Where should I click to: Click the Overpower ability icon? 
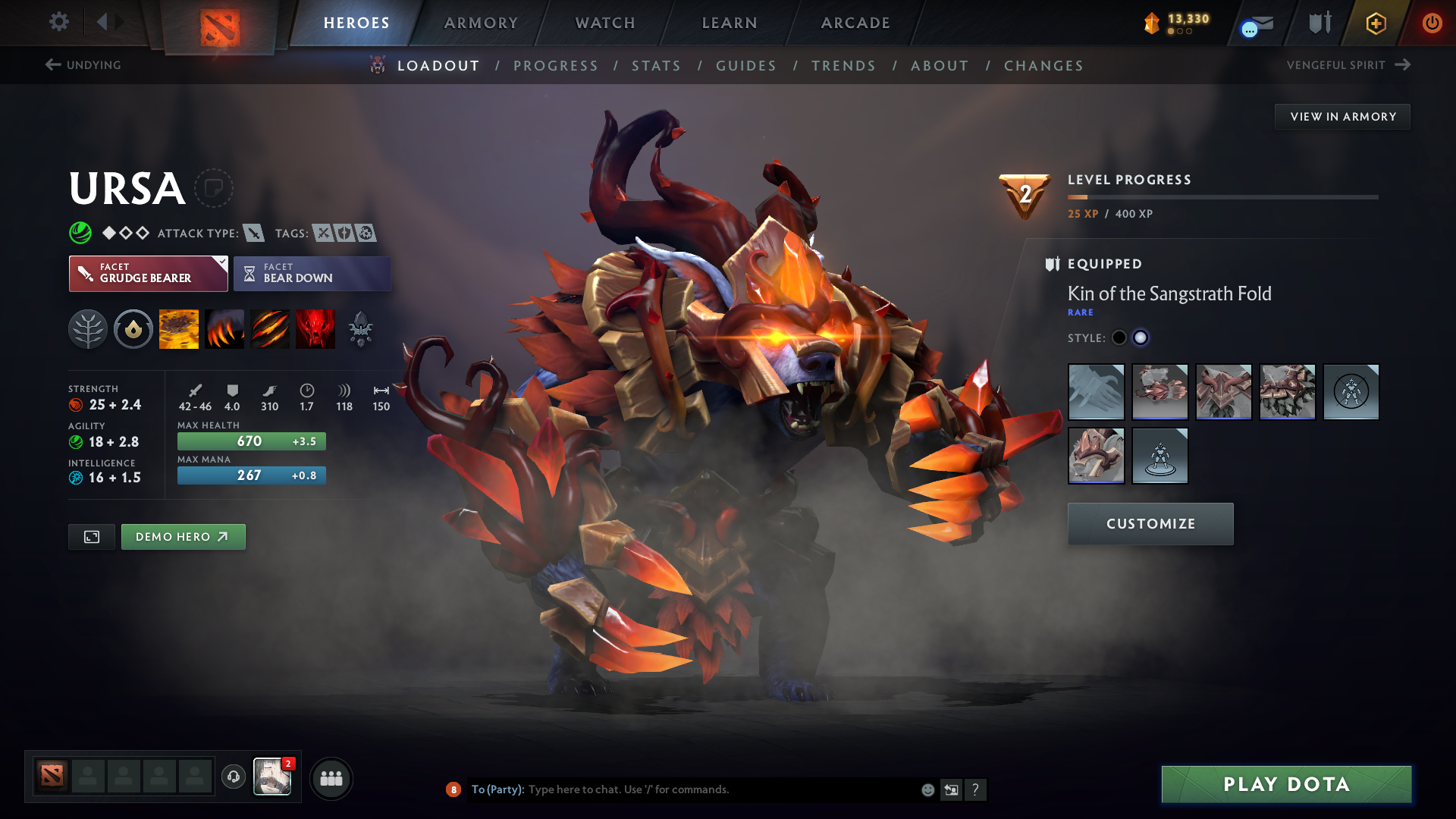point(224,328)
